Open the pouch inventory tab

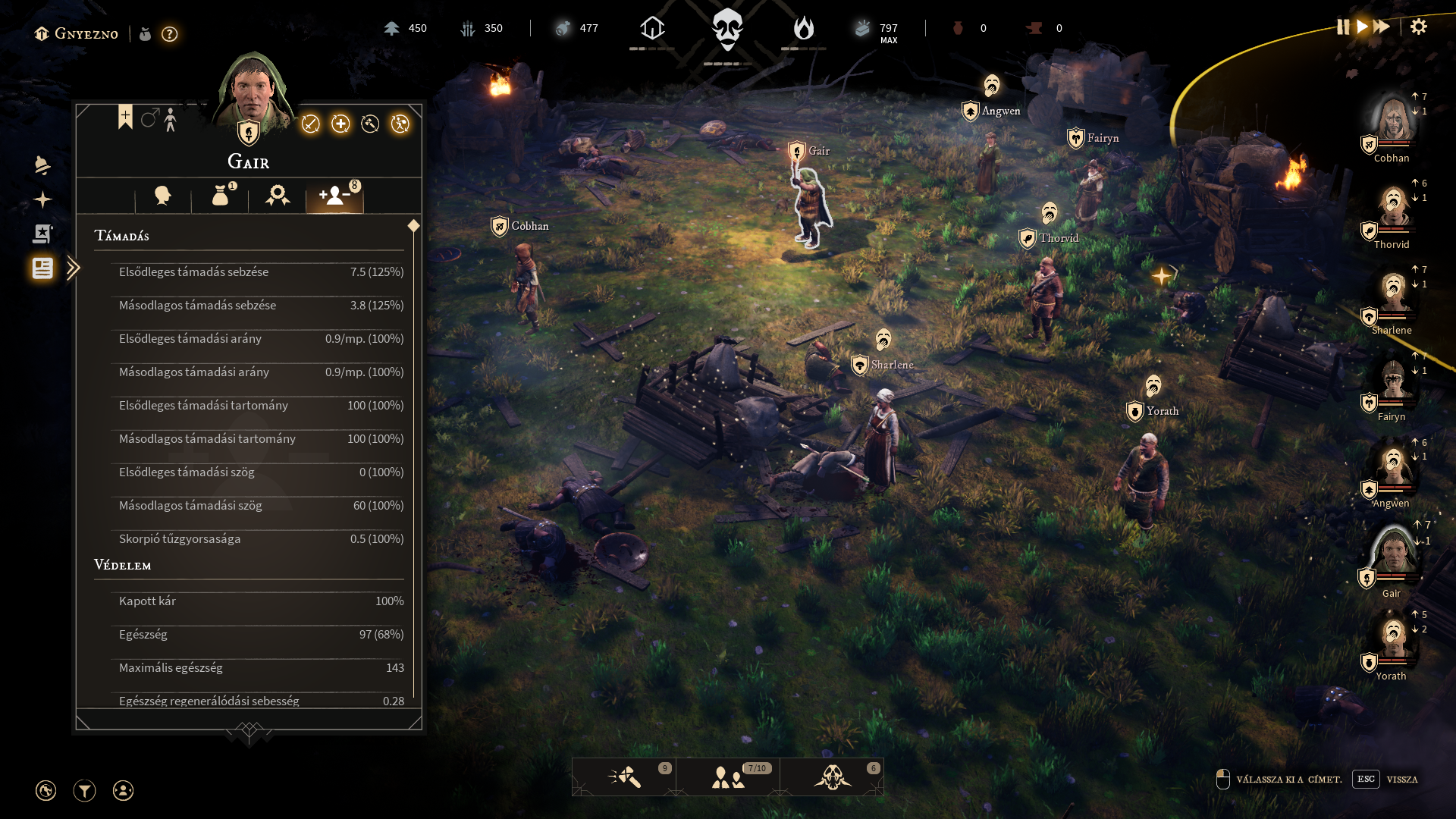coord(221,196)
